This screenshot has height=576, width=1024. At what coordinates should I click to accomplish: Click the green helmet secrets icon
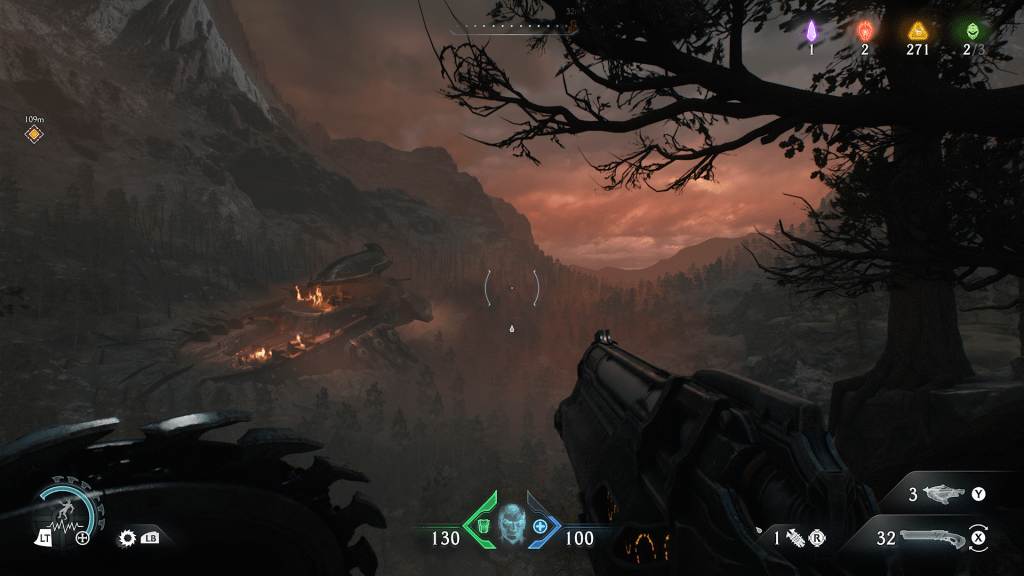coord(968,31)
